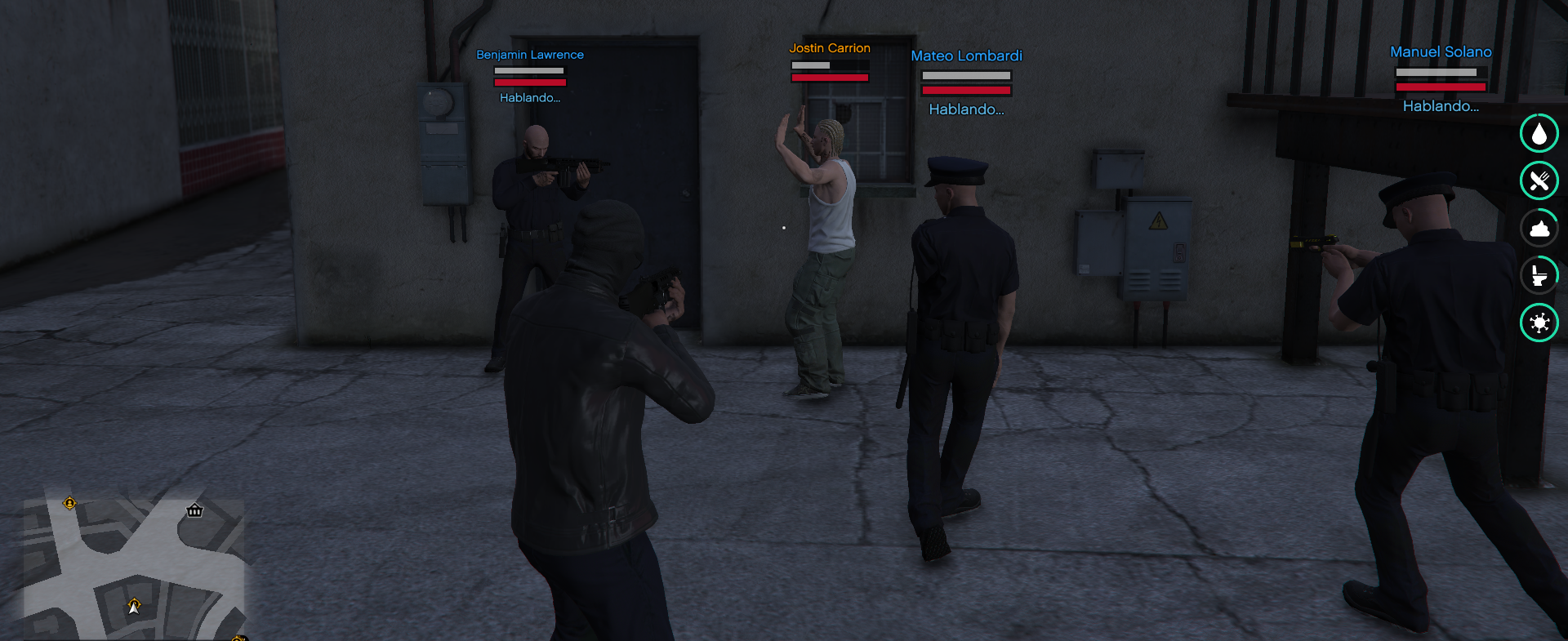Click the thirst water drop status icon
Image resolution: width=1568 pixels, height=641 pixels.
[x=1539, y=133]
